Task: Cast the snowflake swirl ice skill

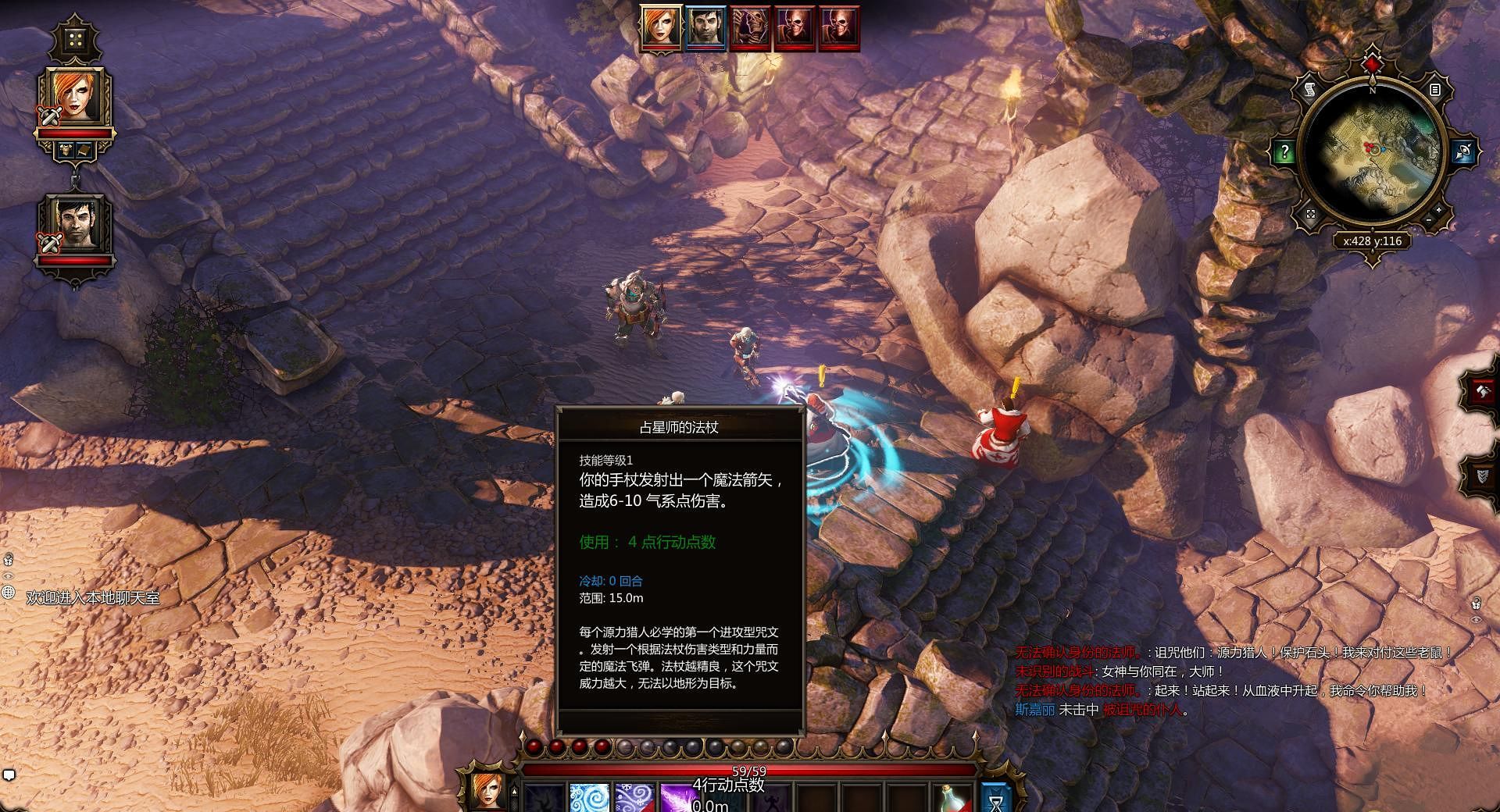Action: coord(634,798)
